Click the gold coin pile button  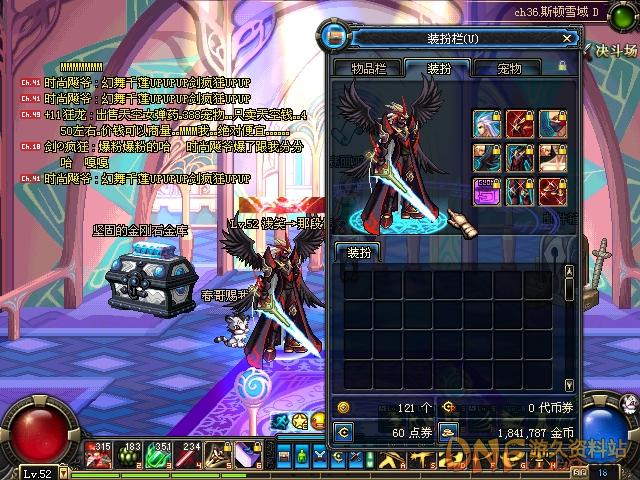(x=451, y=432)
